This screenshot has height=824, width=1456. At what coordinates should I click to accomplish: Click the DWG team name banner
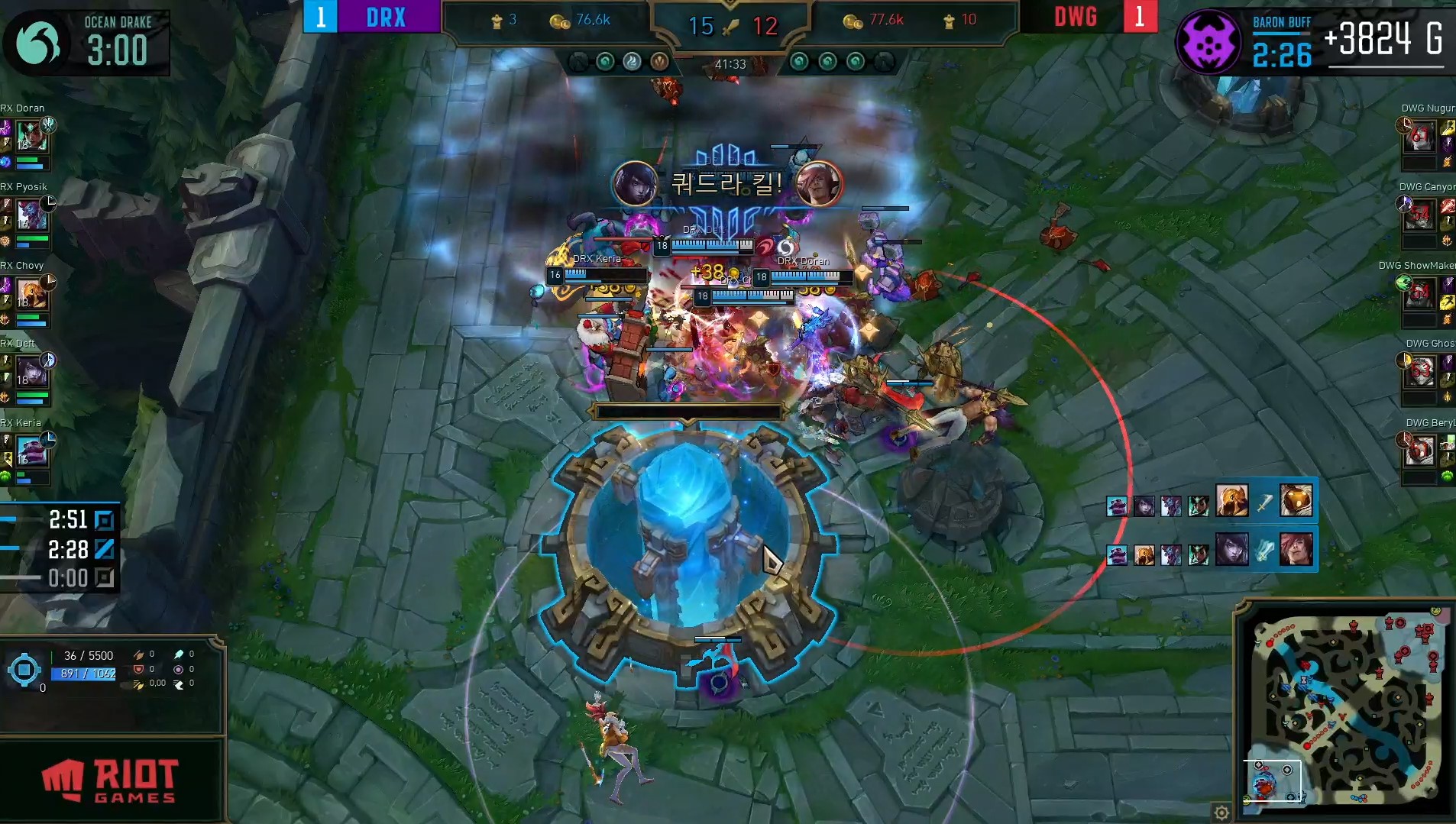[1076, 16]
